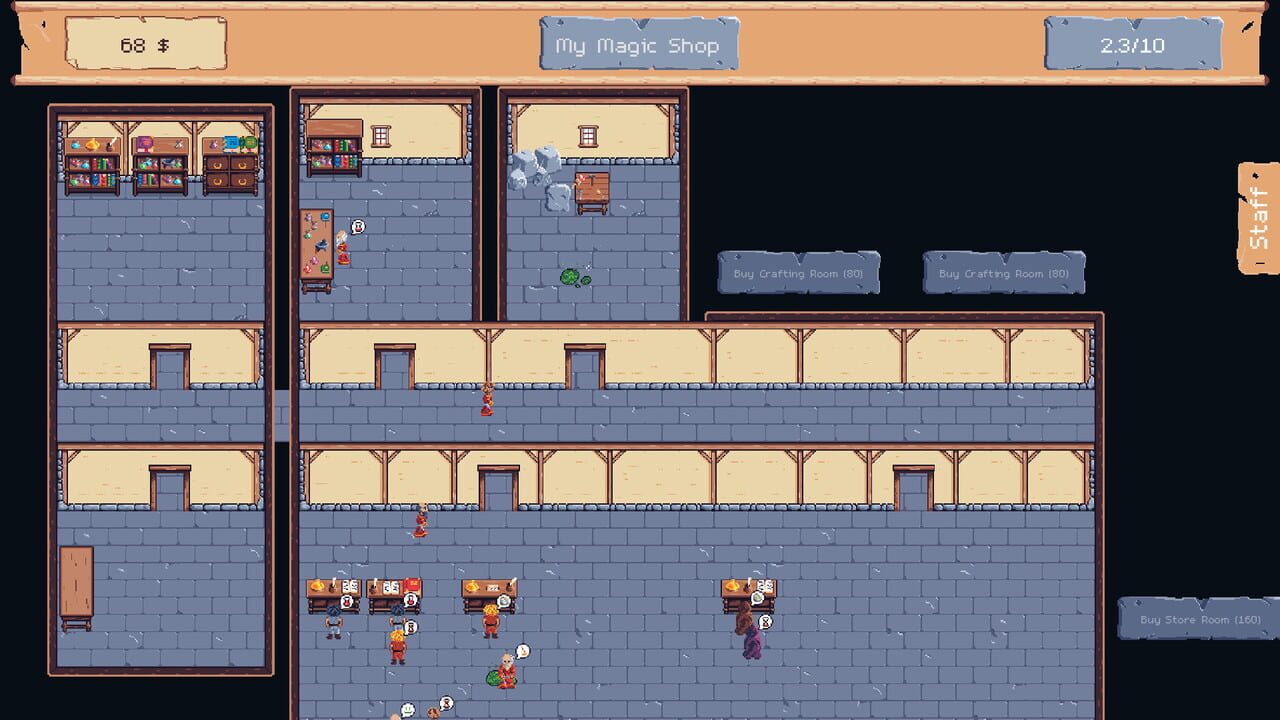Click the green item bubble above the purple-robed customer
The height and width of the screenshot is (720, 1280).
tap(756, 598)
